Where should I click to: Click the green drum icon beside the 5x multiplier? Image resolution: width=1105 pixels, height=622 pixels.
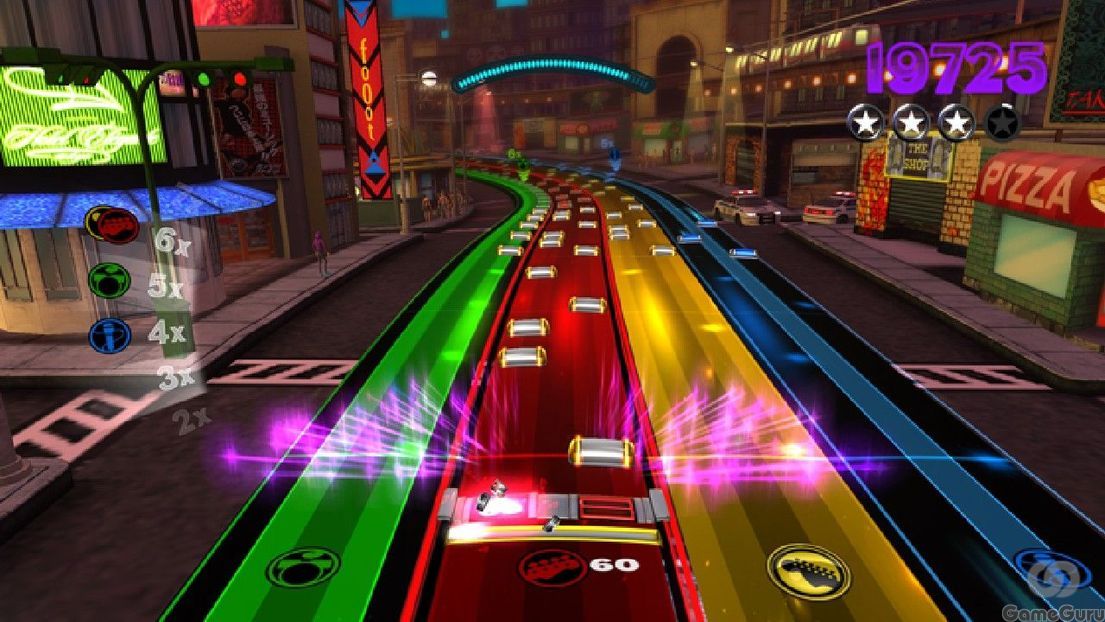tap(109, 280)
